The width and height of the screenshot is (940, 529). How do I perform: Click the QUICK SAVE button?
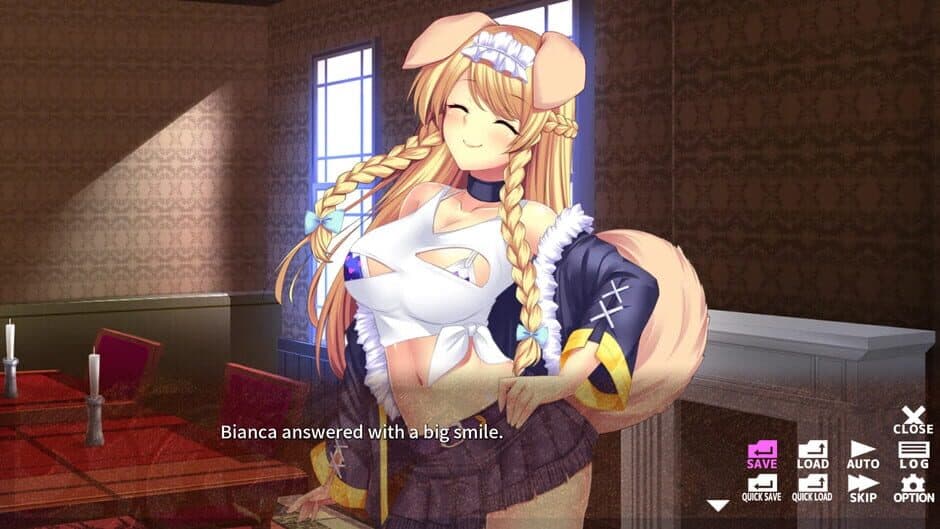(762, 487)
